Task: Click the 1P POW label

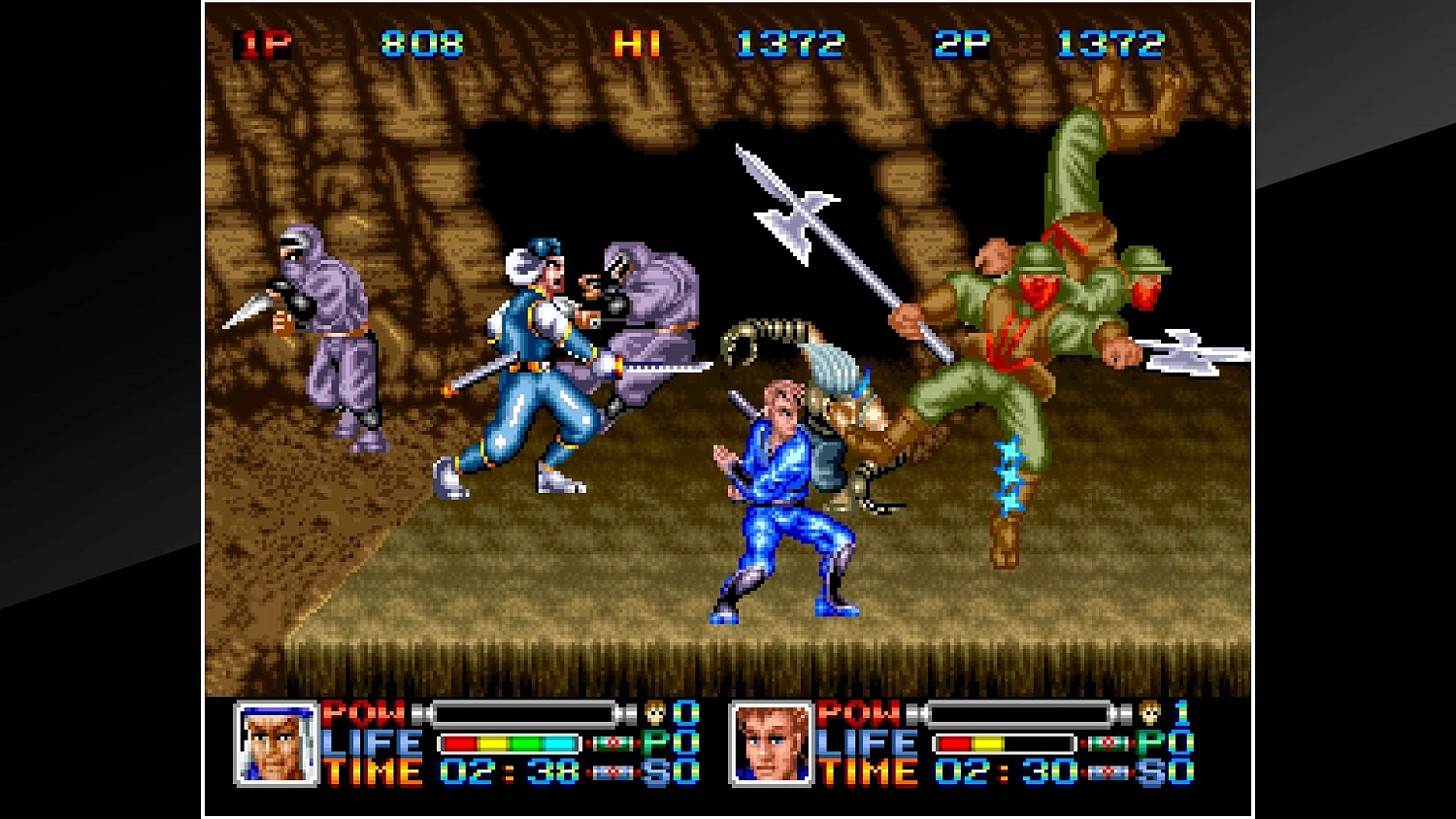Action: pos(364,714)
